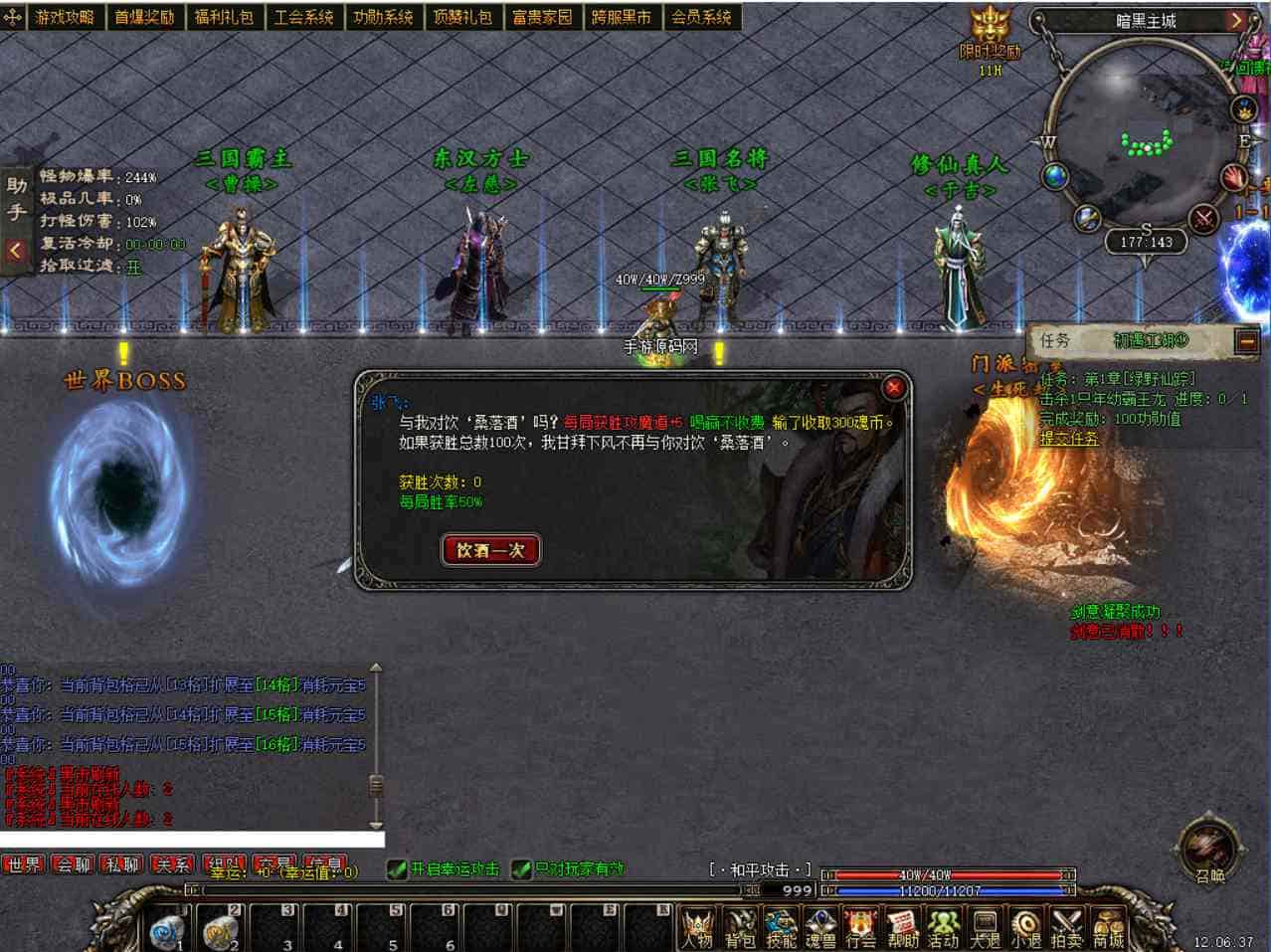
Task: Open the 工会系统 menu
Action: [x=303, y=17]
